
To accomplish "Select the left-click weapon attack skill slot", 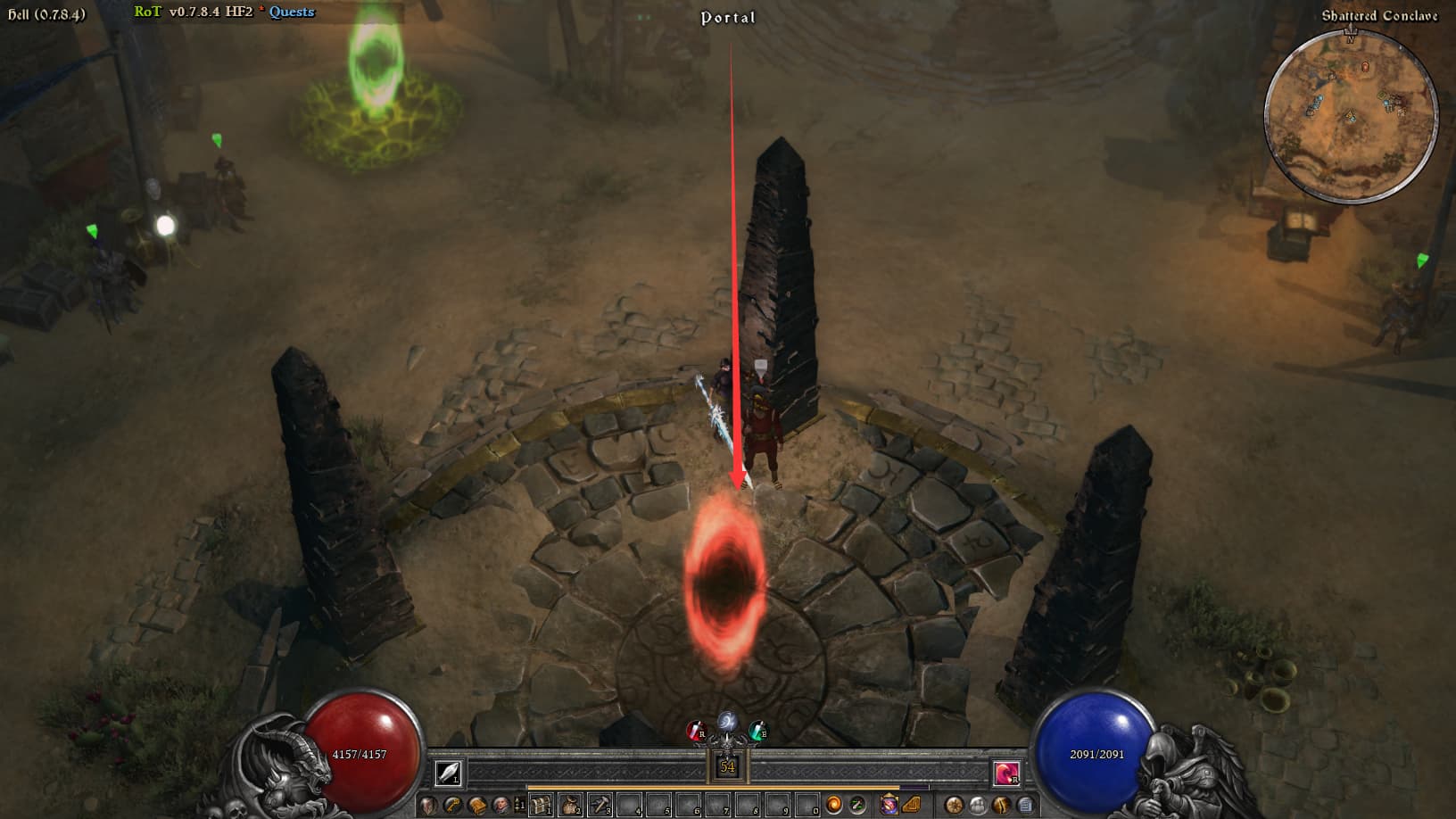I will click(448, 773).
